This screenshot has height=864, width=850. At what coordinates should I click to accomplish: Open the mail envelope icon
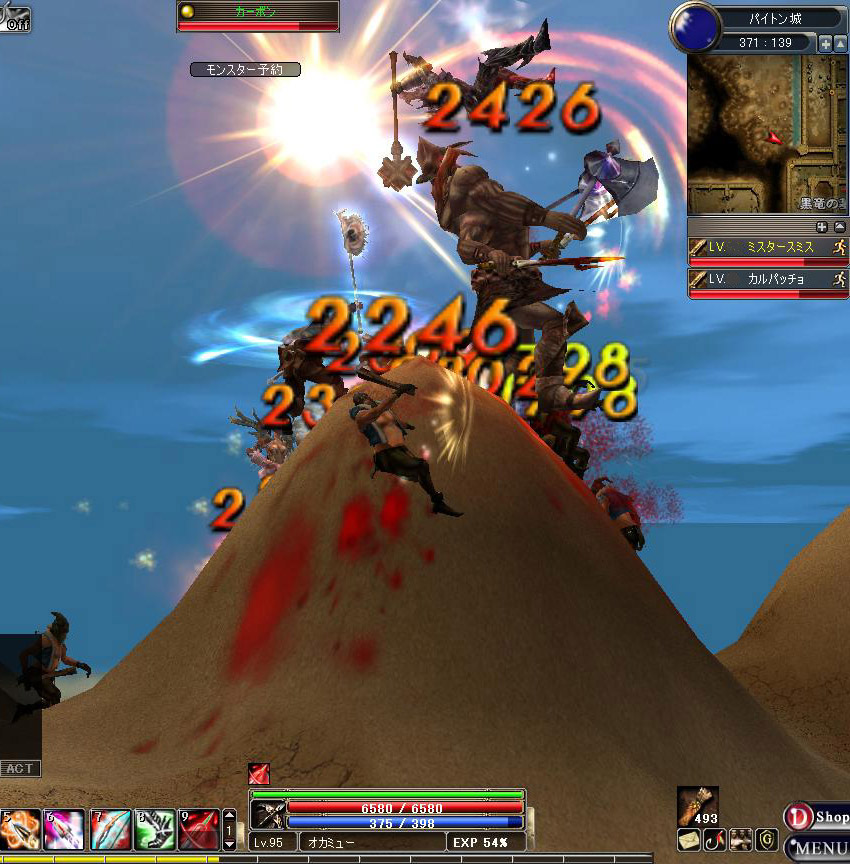point(688,840)
